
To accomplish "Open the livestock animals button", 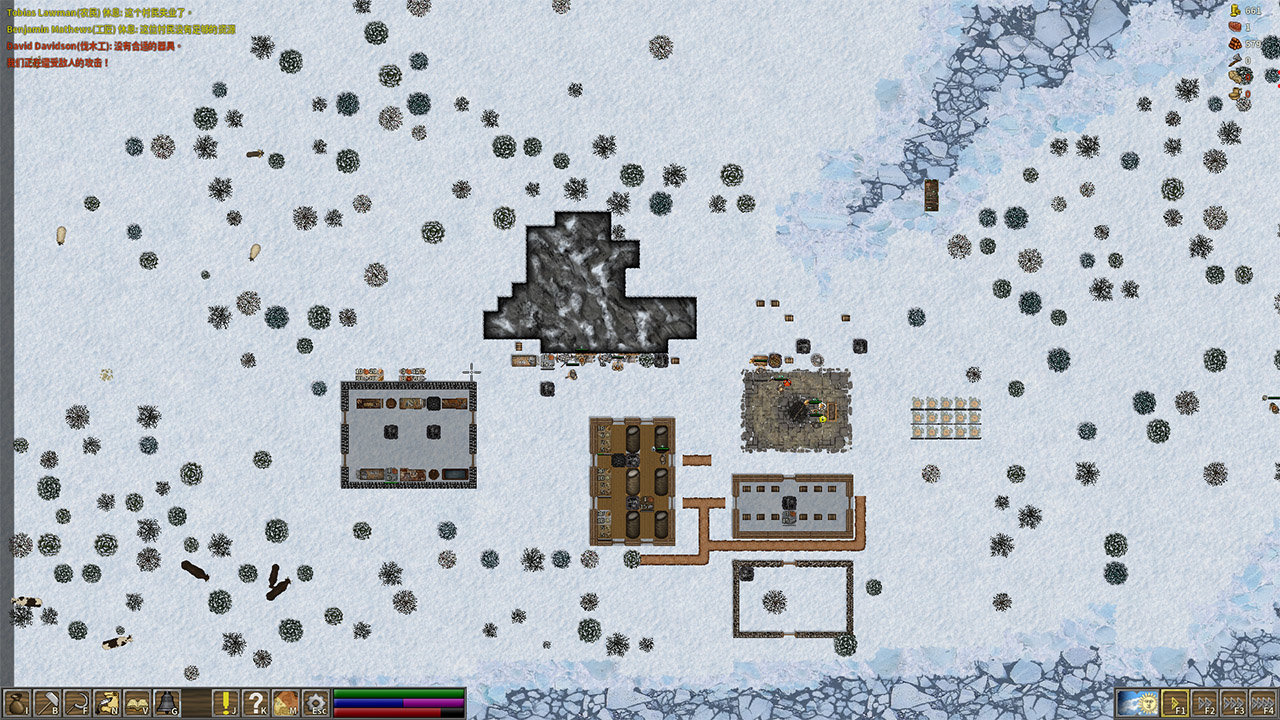I will (107, 703).
